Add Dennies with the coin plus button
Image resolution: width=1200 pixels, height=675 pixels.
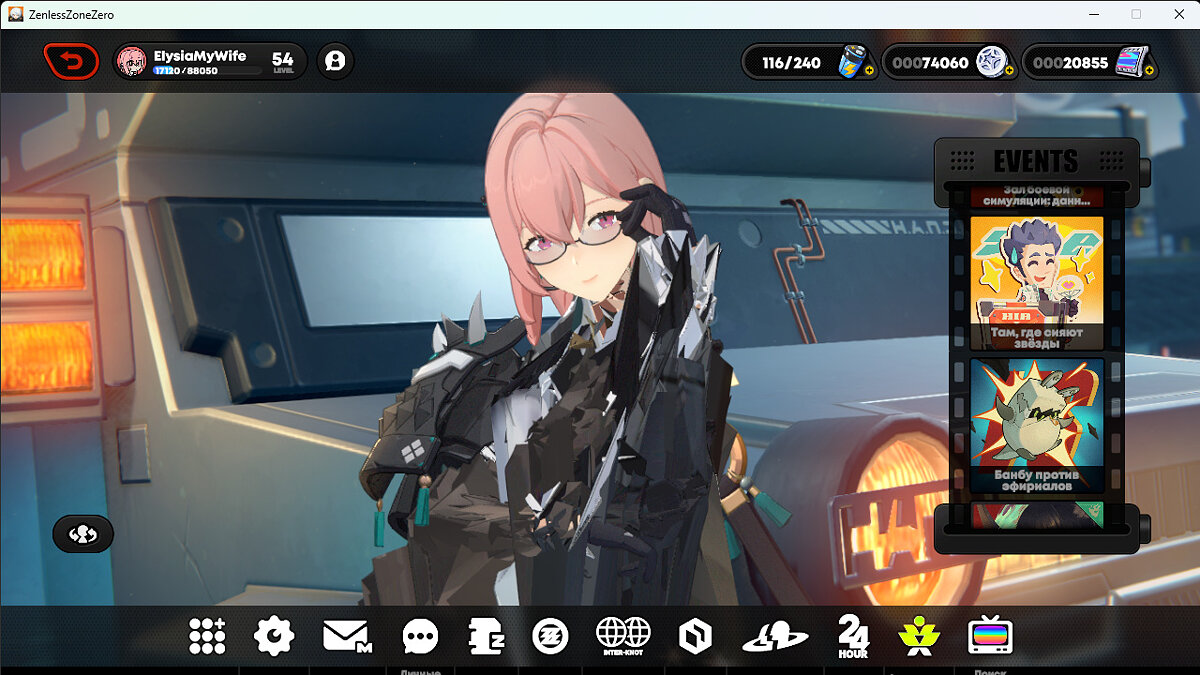(x=1009, y=71)
